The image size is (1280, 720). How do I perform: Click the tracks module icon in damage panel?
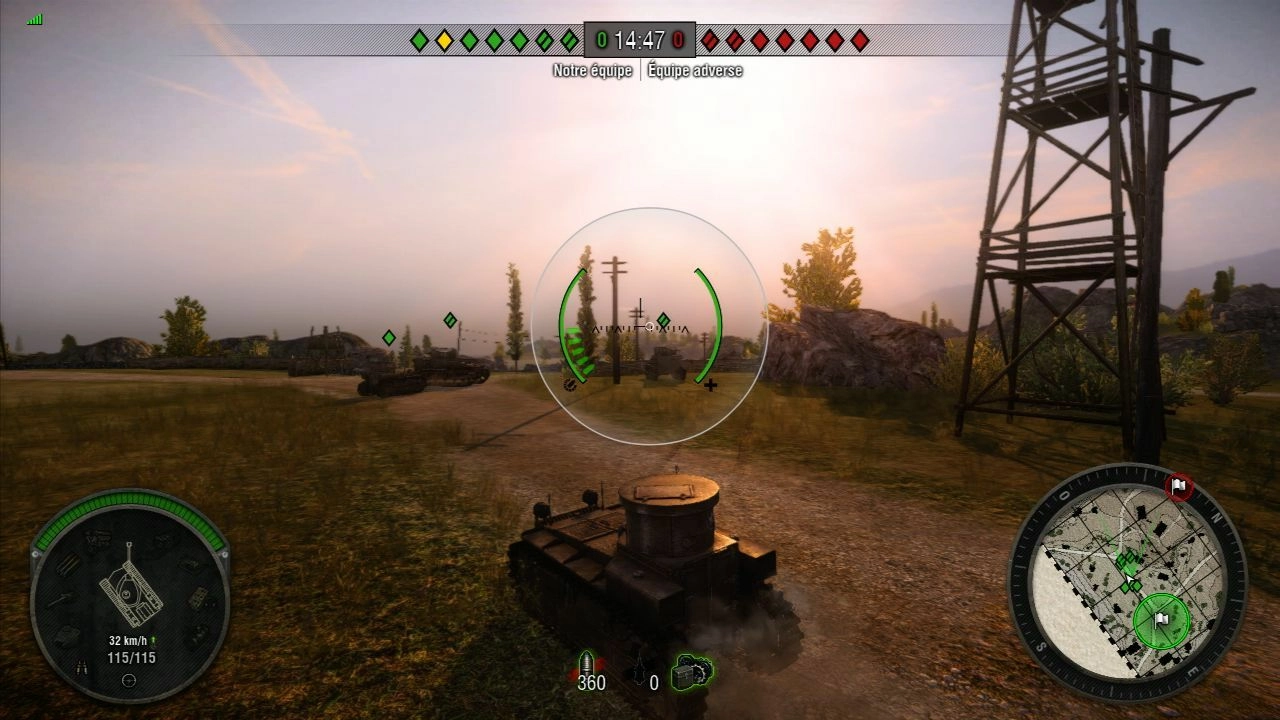[68, 565]
